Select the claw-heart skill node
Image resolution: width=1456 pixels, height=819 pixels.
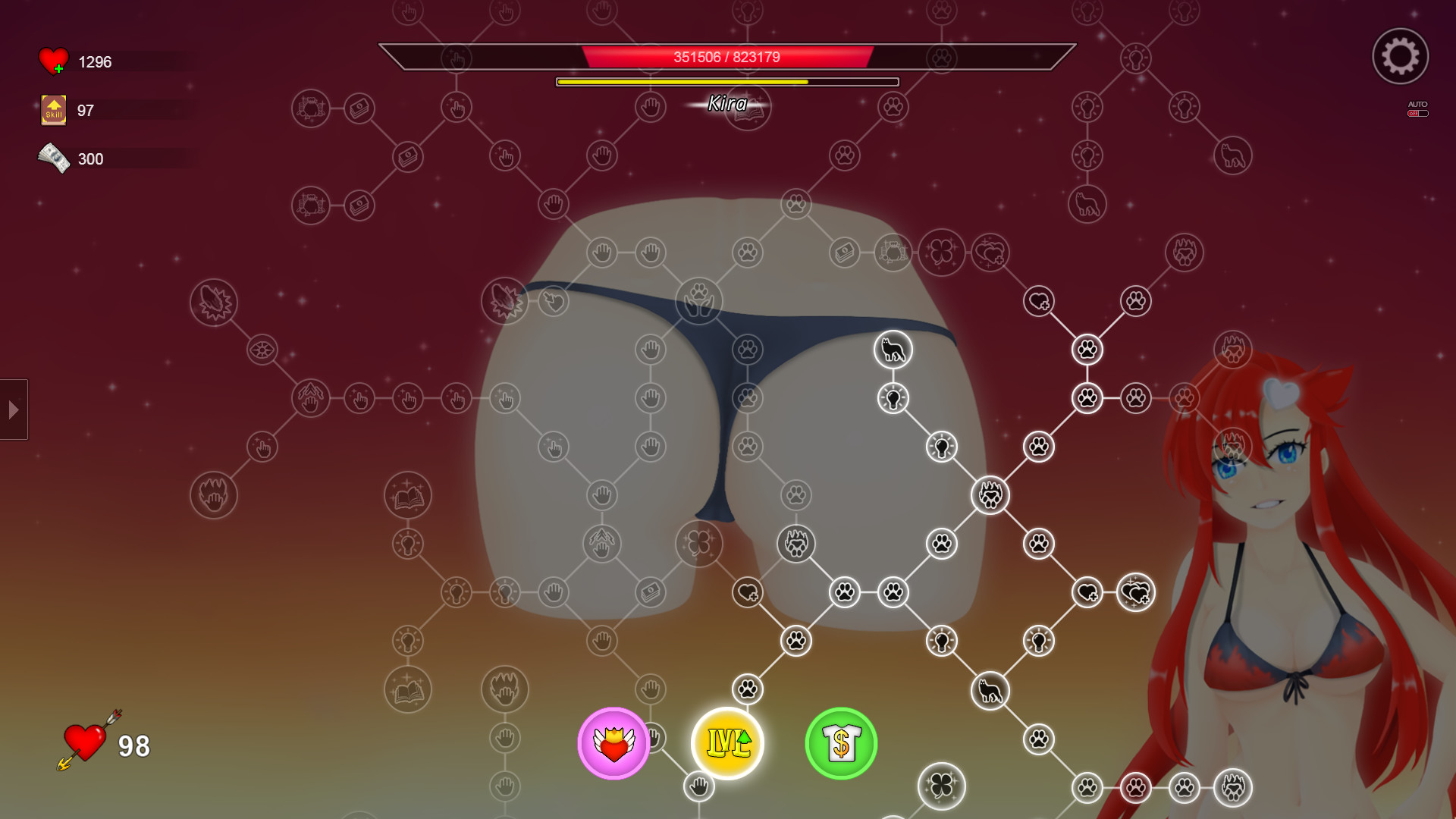[x=990, y=495]
